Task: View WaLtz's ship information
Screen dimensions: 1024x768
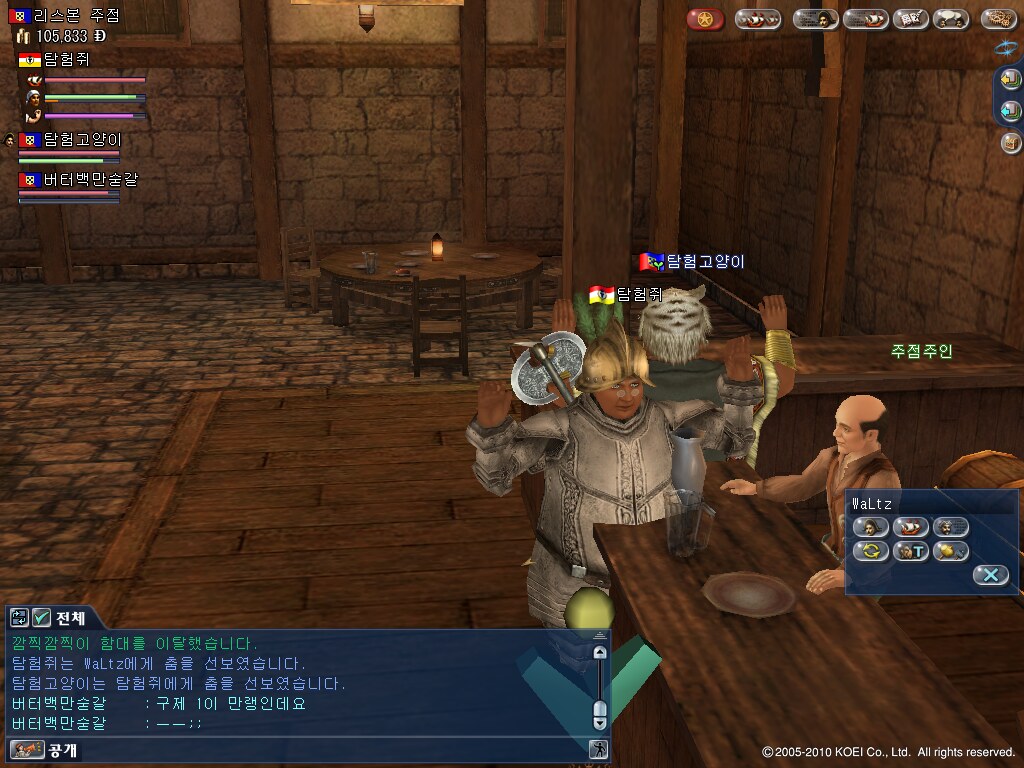Action: point(910,527)
